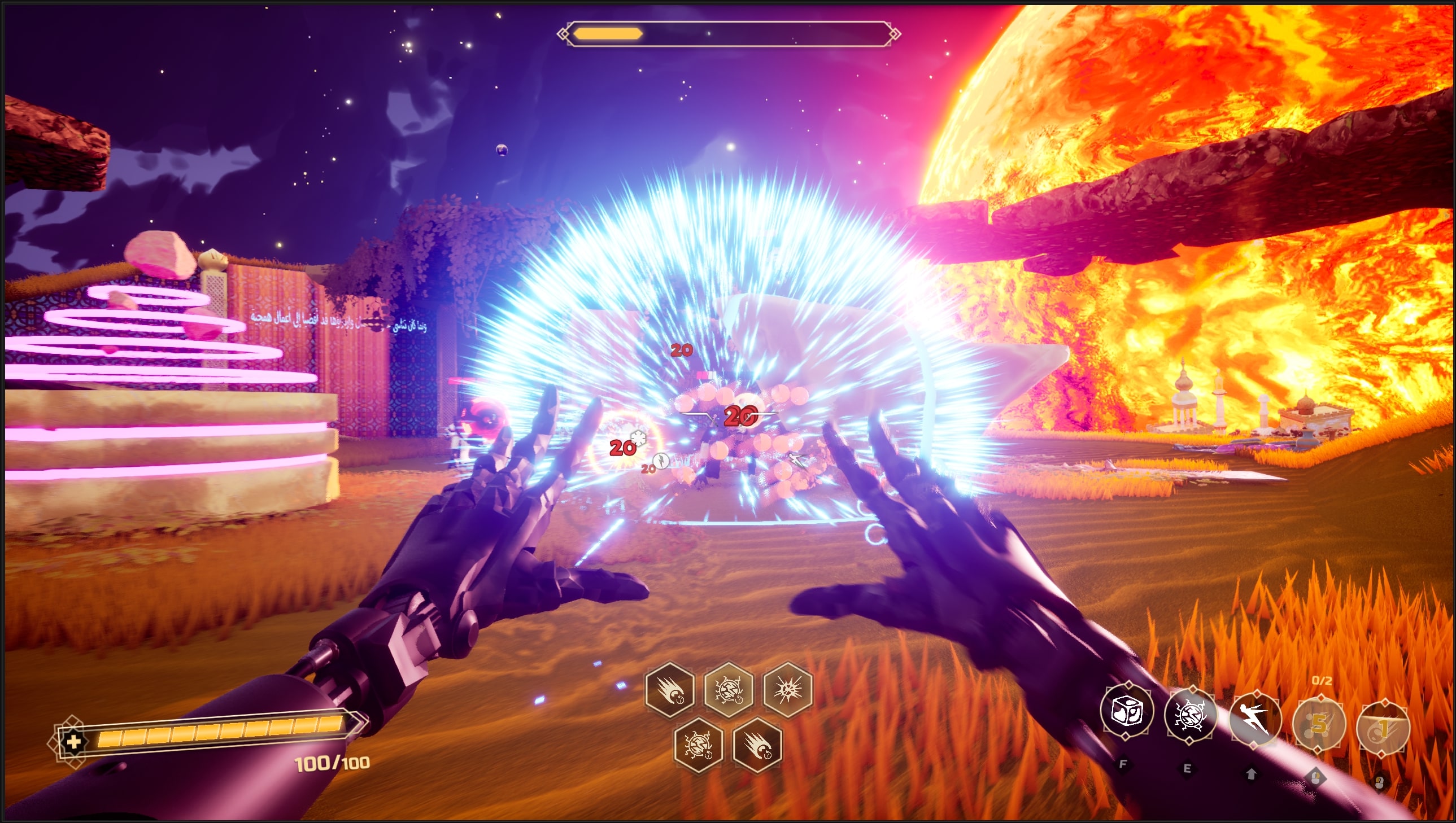This screenshot has width=1456, height=823.
Task: Select the comet ability showing cooldown 1
Action: pos(1383,728)
